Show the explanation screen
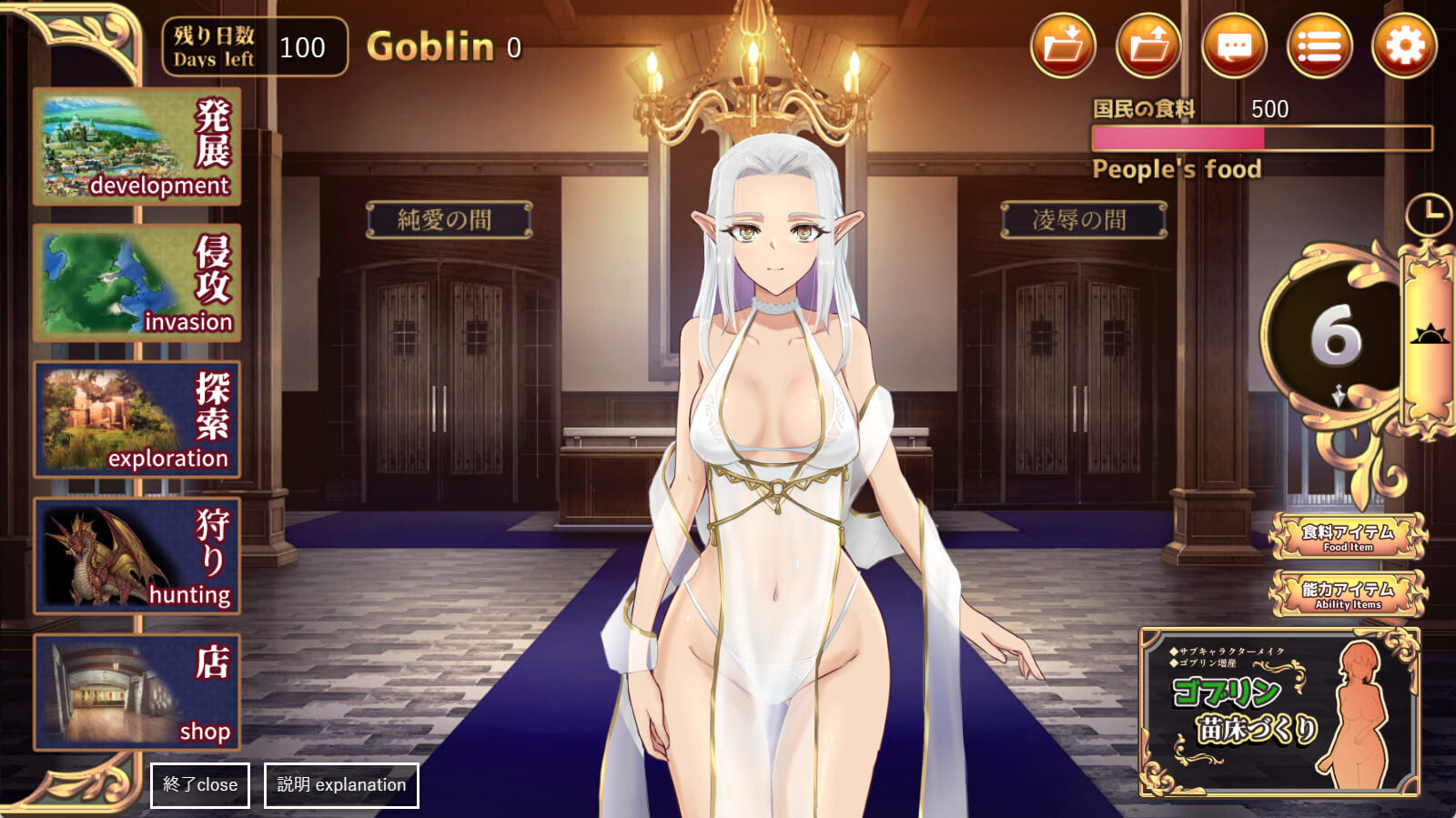The height and width of the screenshot is (818, 1456). 341,784
